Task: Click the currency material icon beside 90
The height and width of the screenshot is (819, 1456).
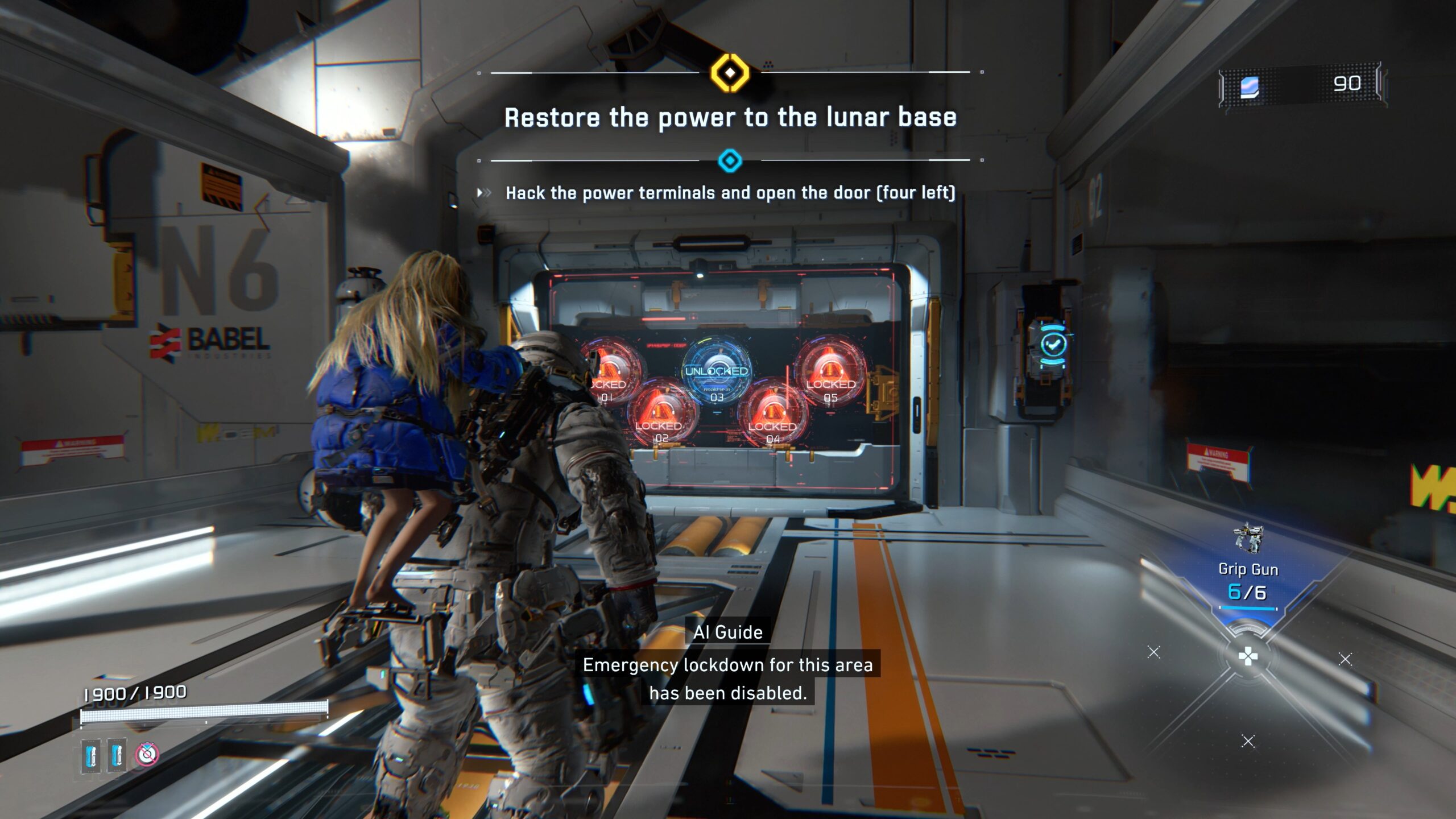Action: point(1250,87)
